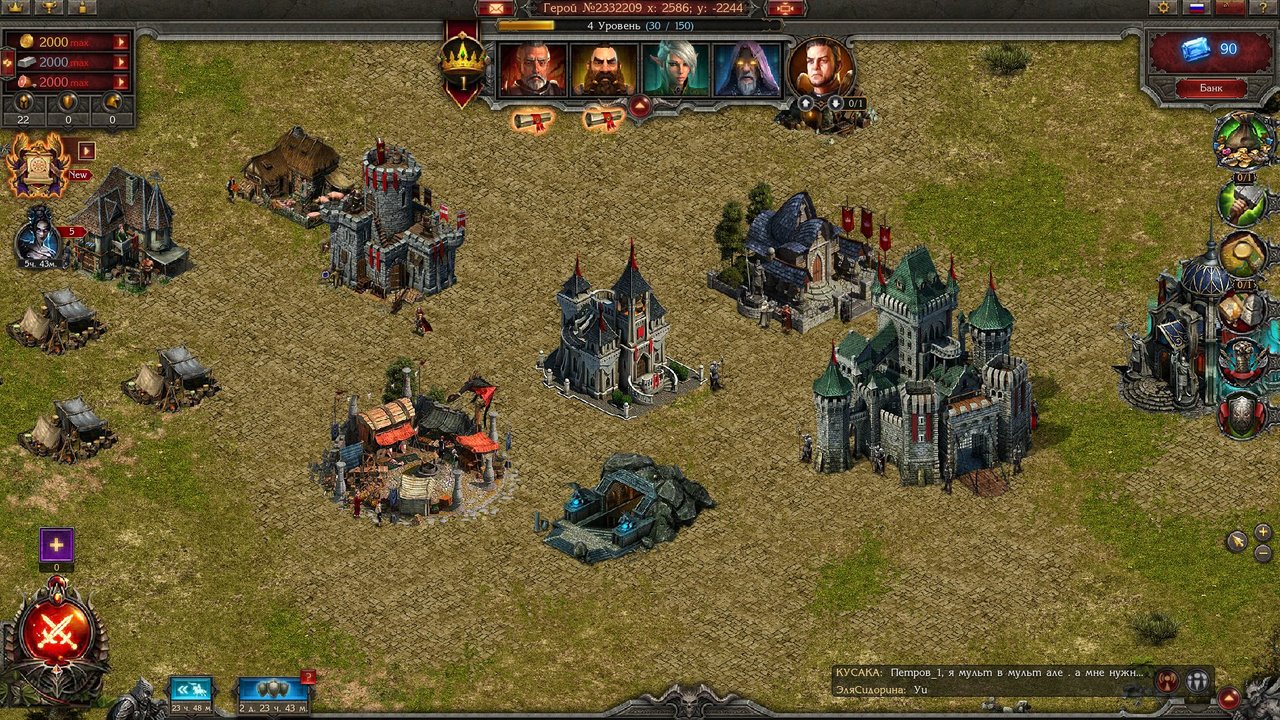Screen dimensions: 1280x720
Task: Select the purple-hooded wizard portrait
Action: click(x=747, y=70)
